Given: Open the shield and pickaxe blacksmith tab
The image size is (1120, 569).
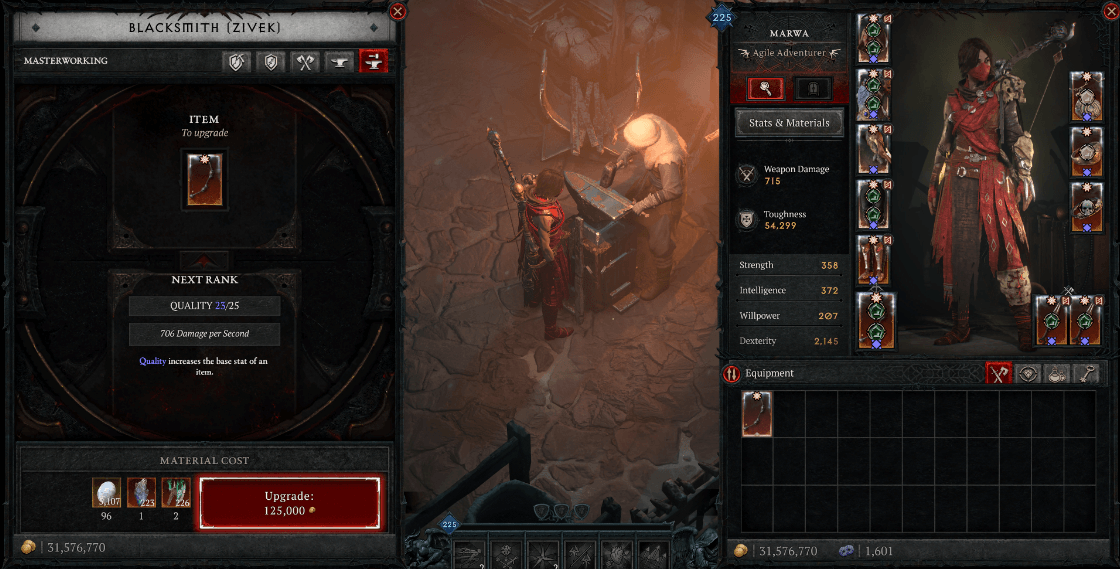Looking at the screenshot, I should click(x=237, y=61).
